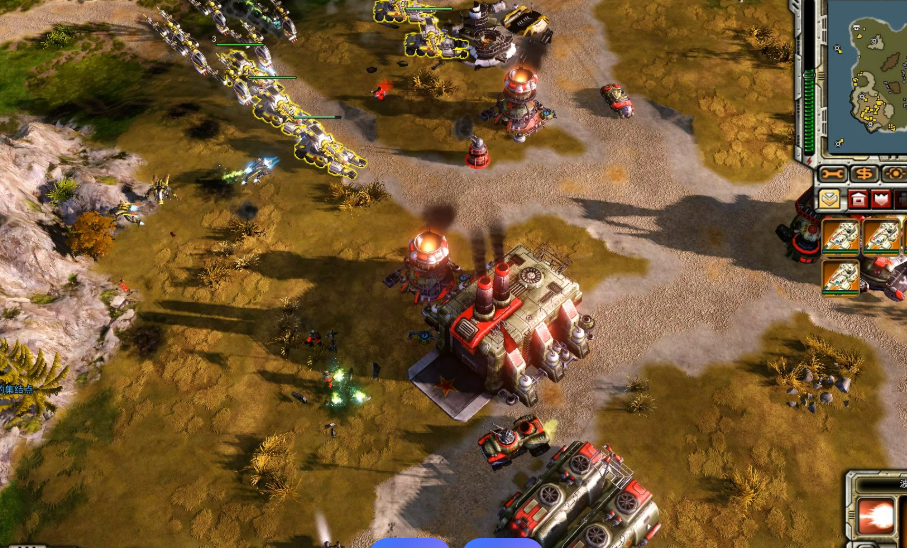Select the yellow chevron production tab
The image size is (907, 548).
pyautogui.click(x=830, y=200)
